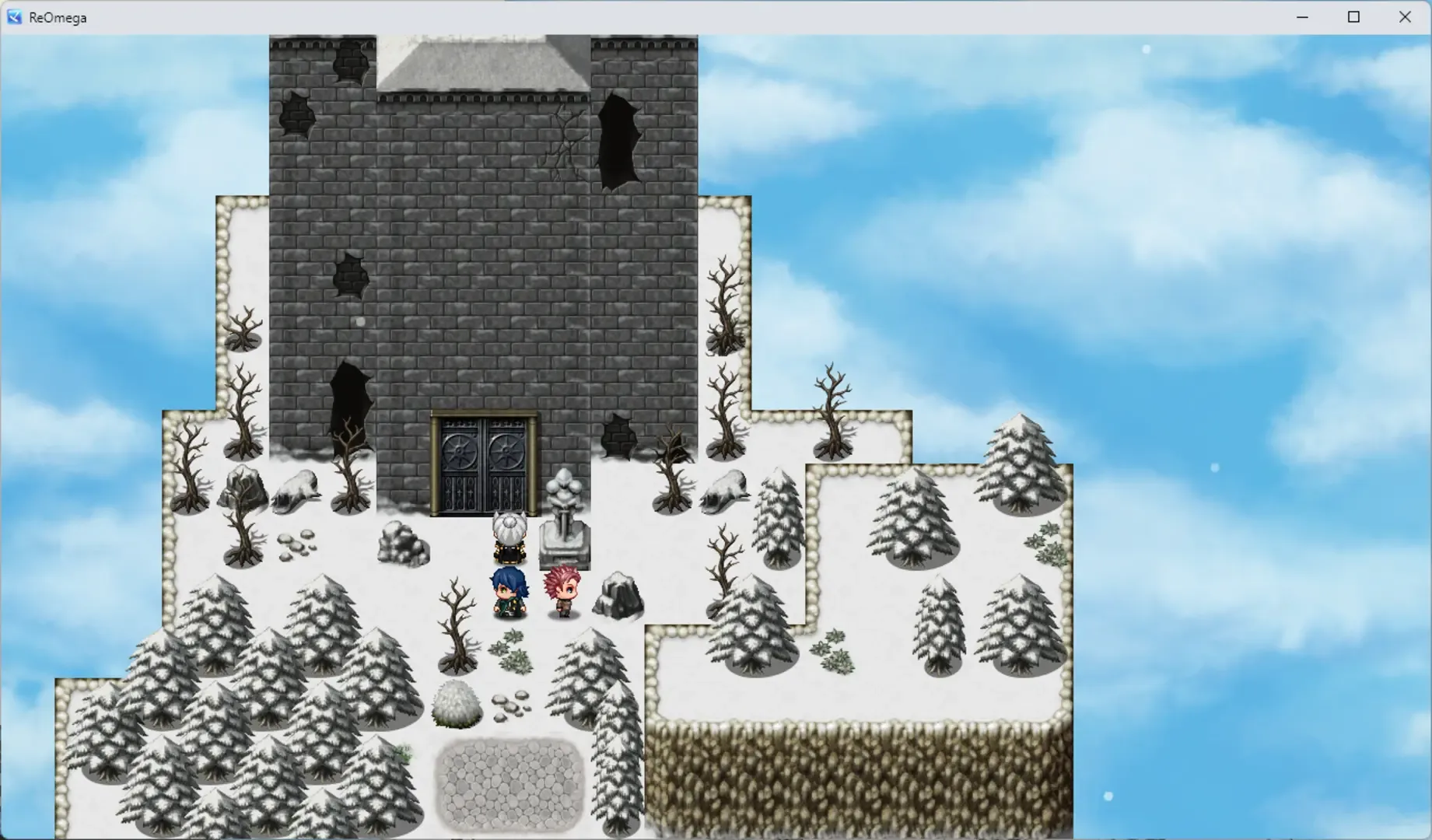Click the ReOmega window title text
Viewport: 1432px width, 840px height.
(x=55, y=16)
